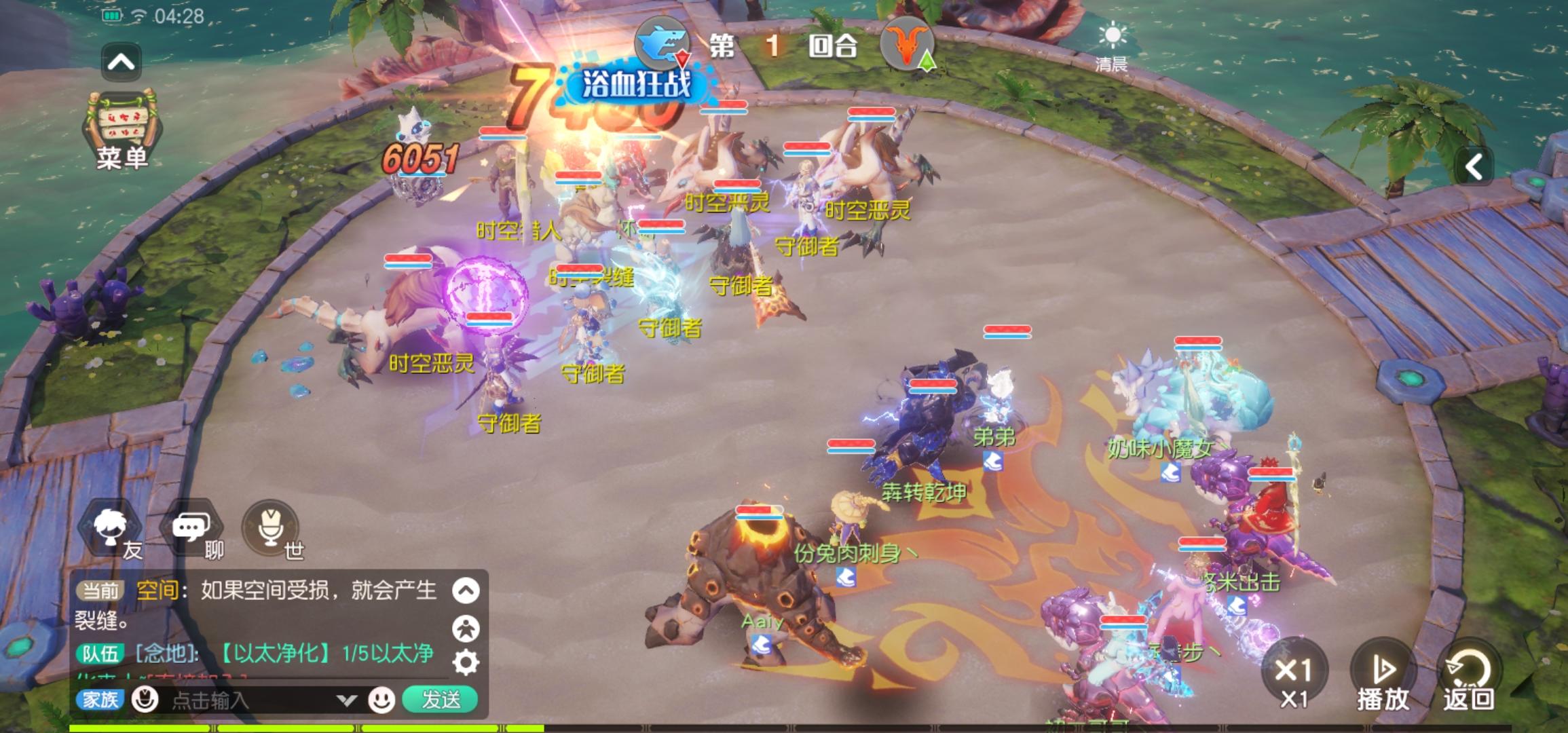Expand the right-side arrow panel

(x=1473, y=167)
